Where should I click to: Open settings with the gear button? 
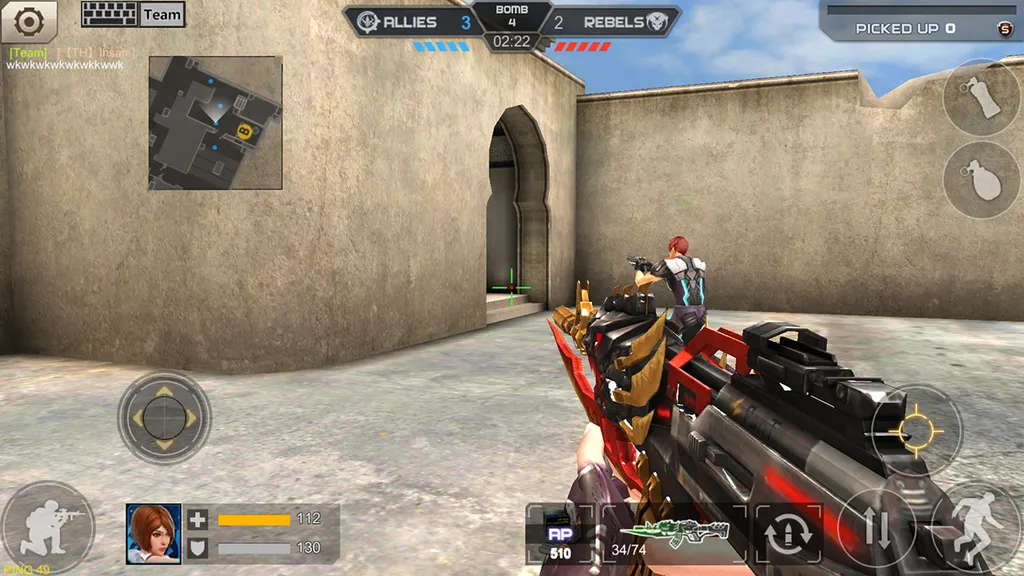[x=28, y=20]
